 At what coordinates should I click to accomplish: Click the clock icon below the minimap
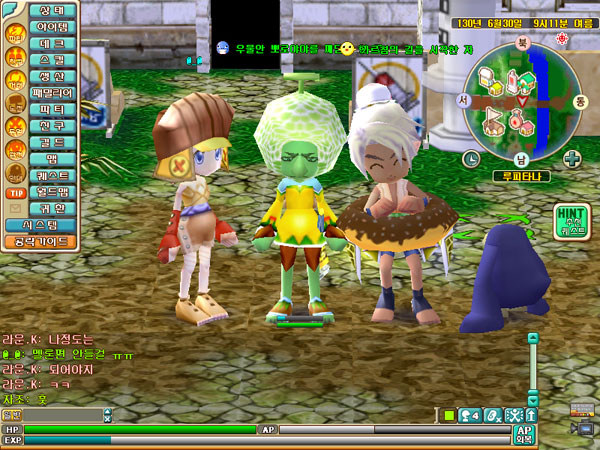pyautogui.click(x=471, y=158)
